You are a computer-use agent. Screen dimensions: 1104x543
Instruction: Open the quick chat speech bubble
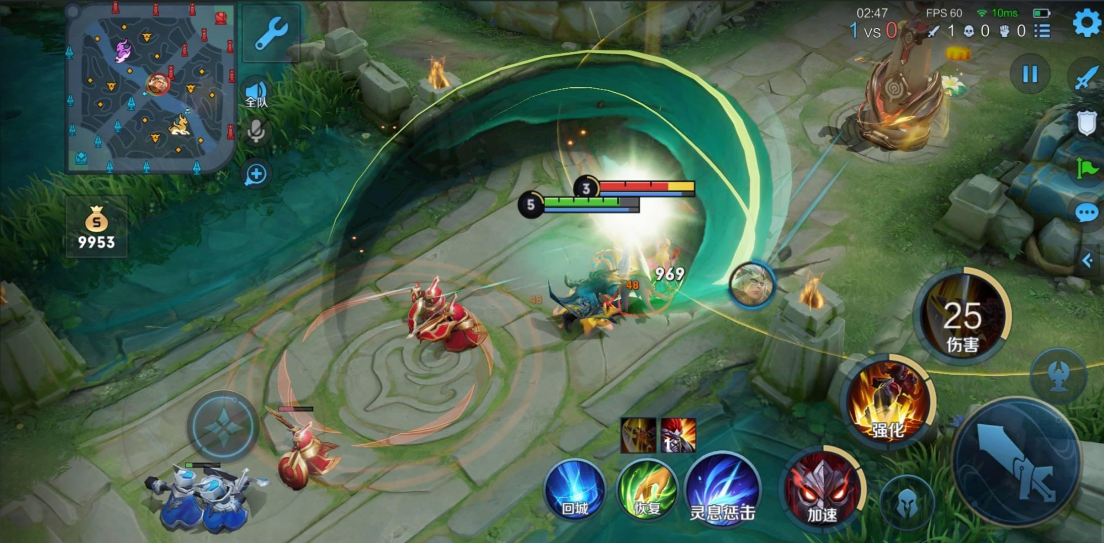pyautogui.click(x=1086, y=213)
